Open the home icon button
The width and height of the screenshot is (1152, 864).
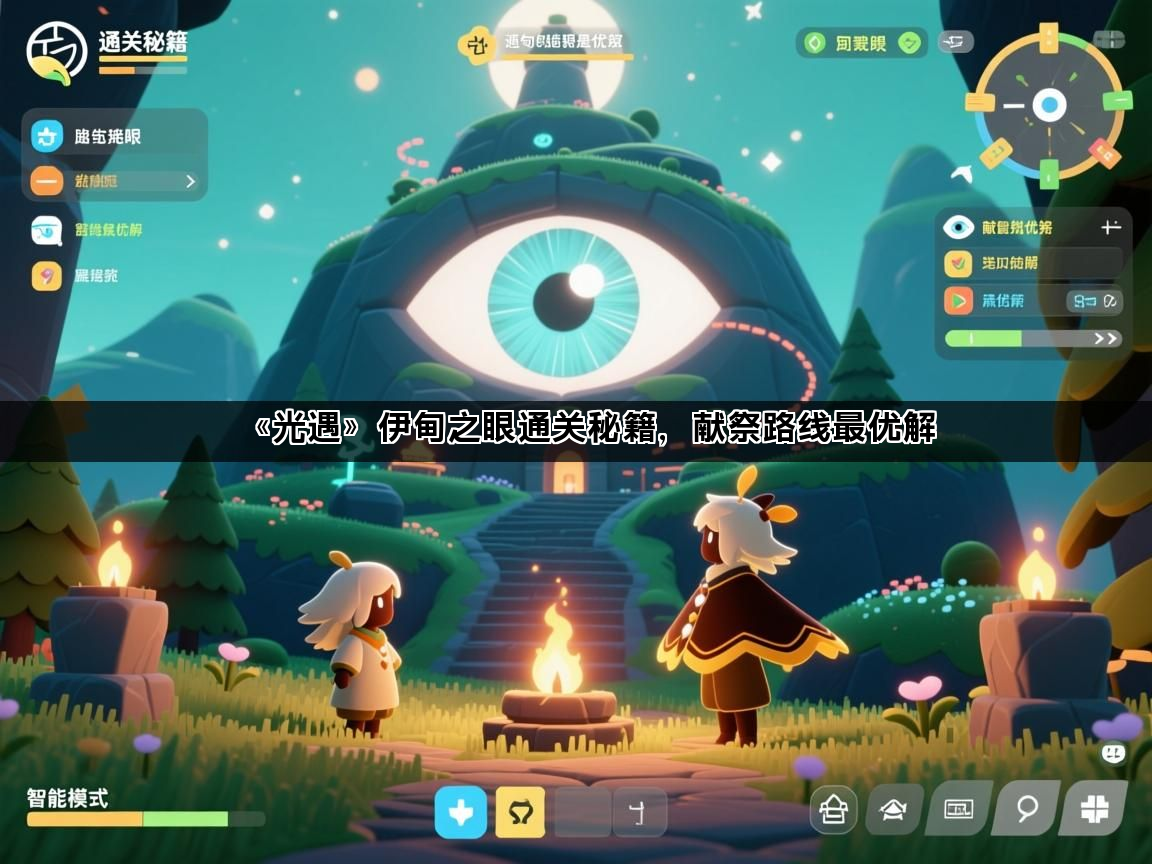[x=833, y=809]
